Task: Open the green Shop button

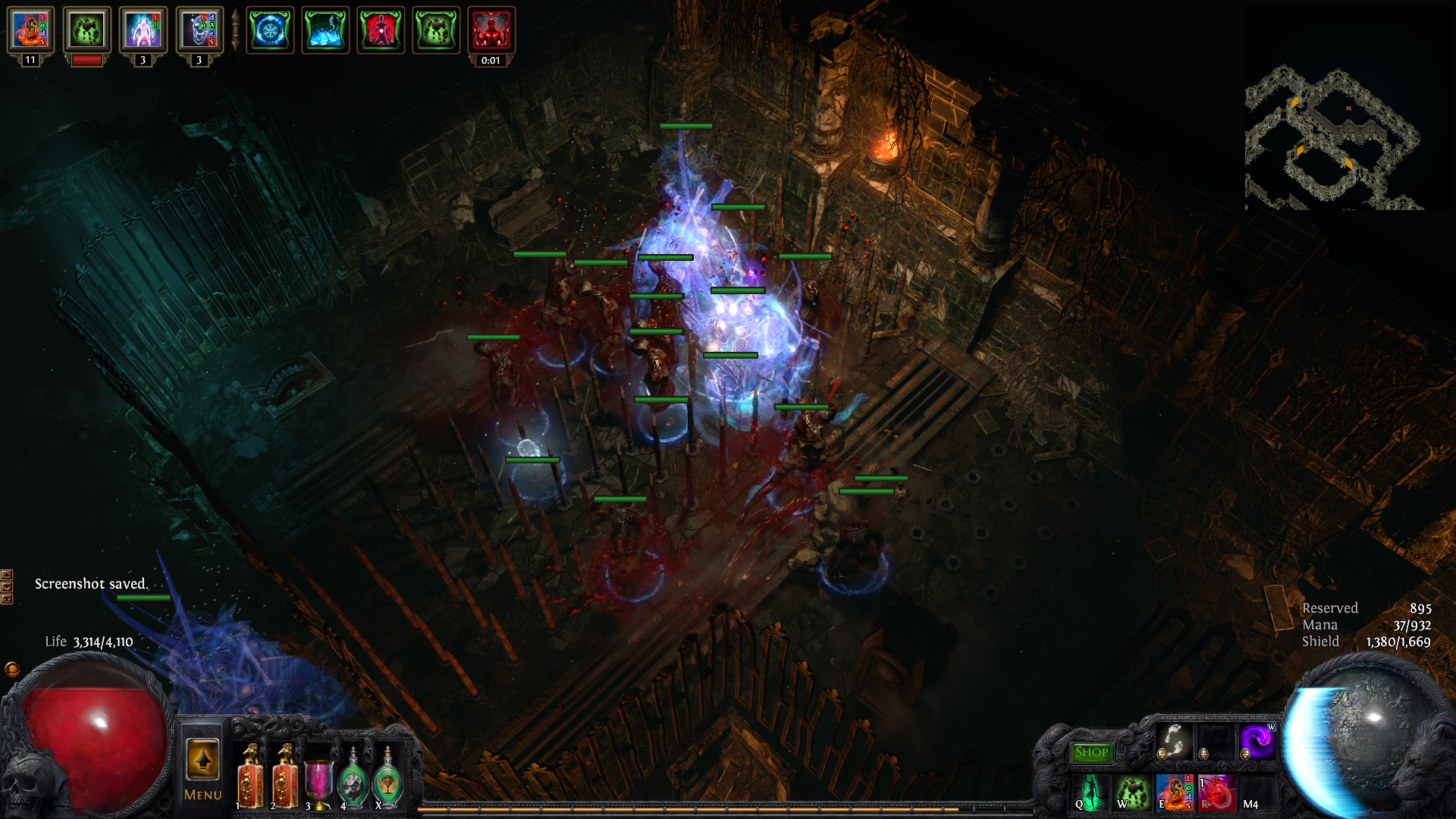Action: point(1091,752)
